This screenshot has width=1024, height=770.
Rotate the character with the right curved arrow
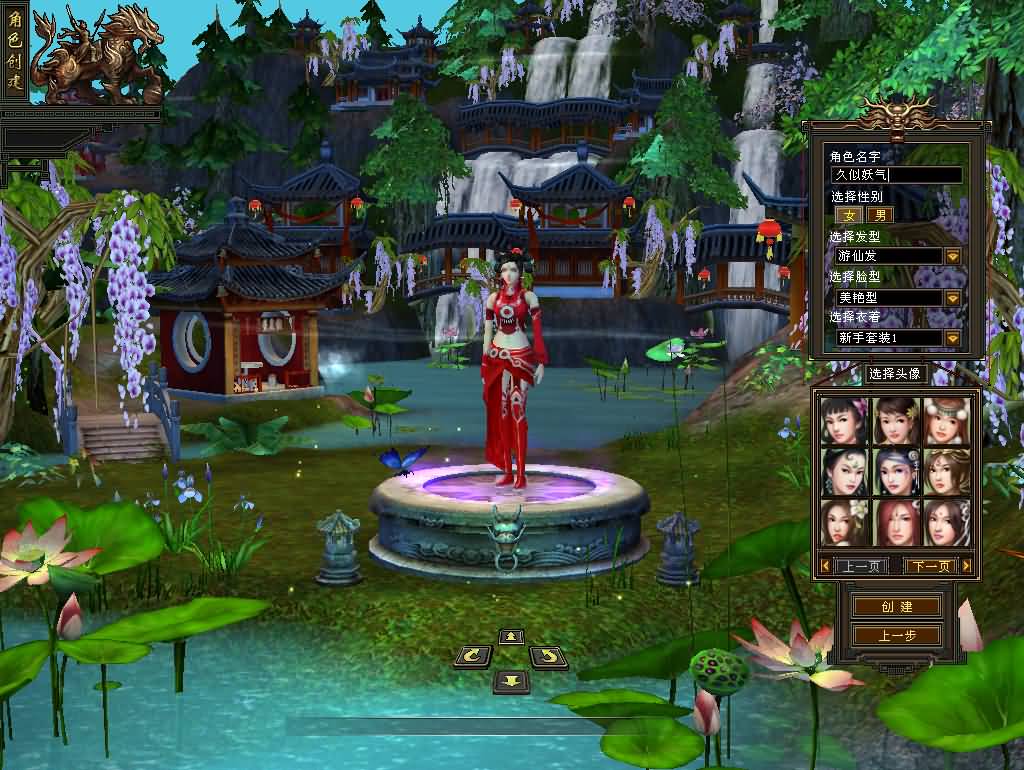(548, 657)
